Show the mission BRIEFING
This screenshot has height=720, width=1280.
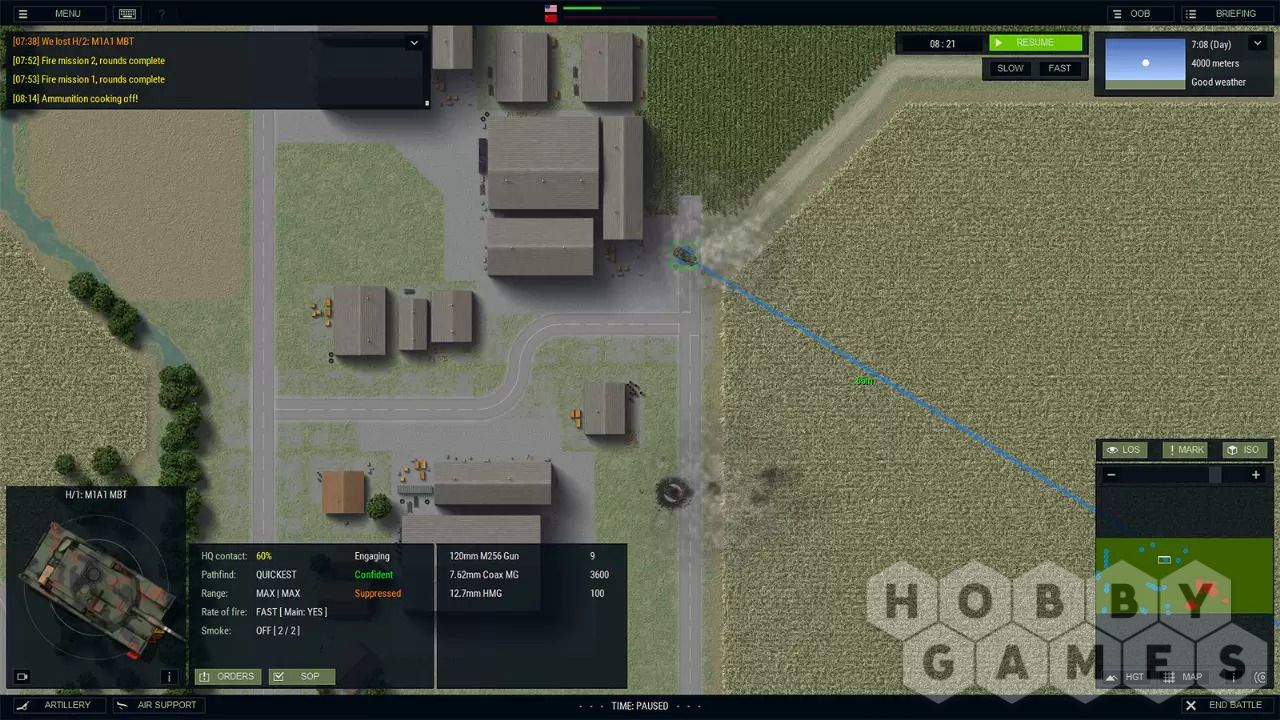[x=1224, y=14]
